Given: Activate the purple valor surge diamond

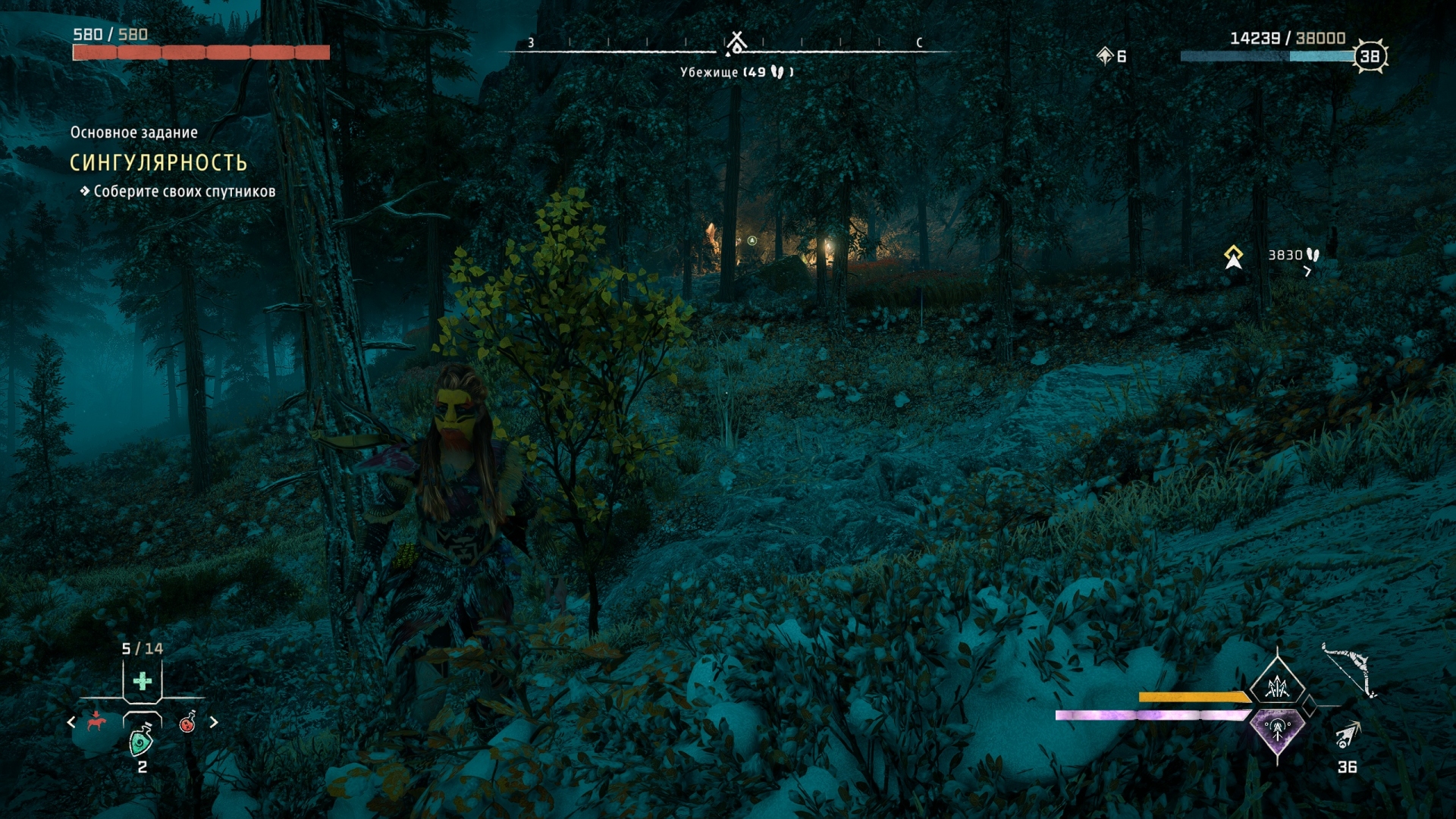Looking at the screenshot, I should (x=1278, y=730).
